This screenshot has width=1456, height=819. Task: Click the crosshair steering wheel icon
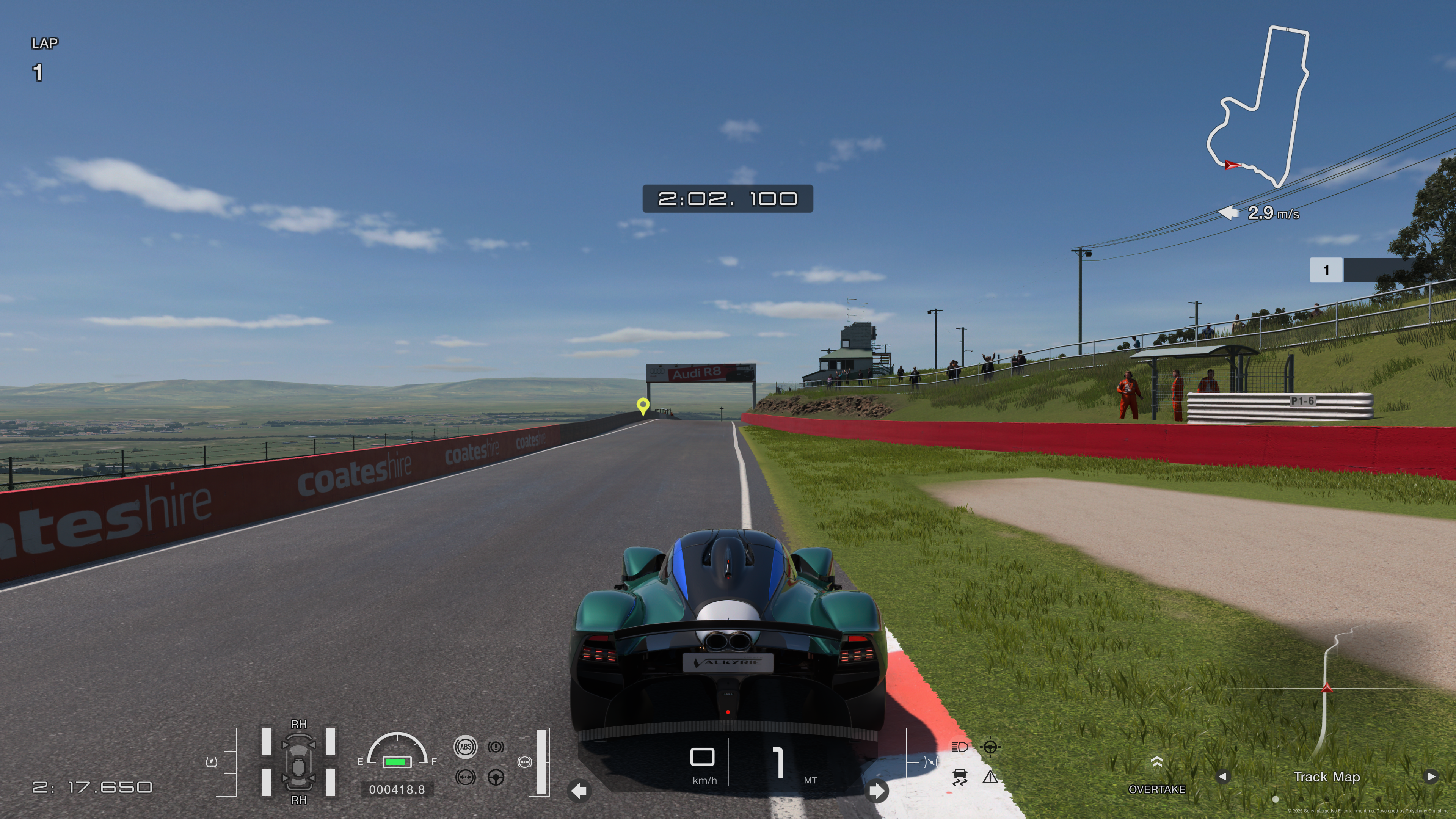(x=990, y=747)
